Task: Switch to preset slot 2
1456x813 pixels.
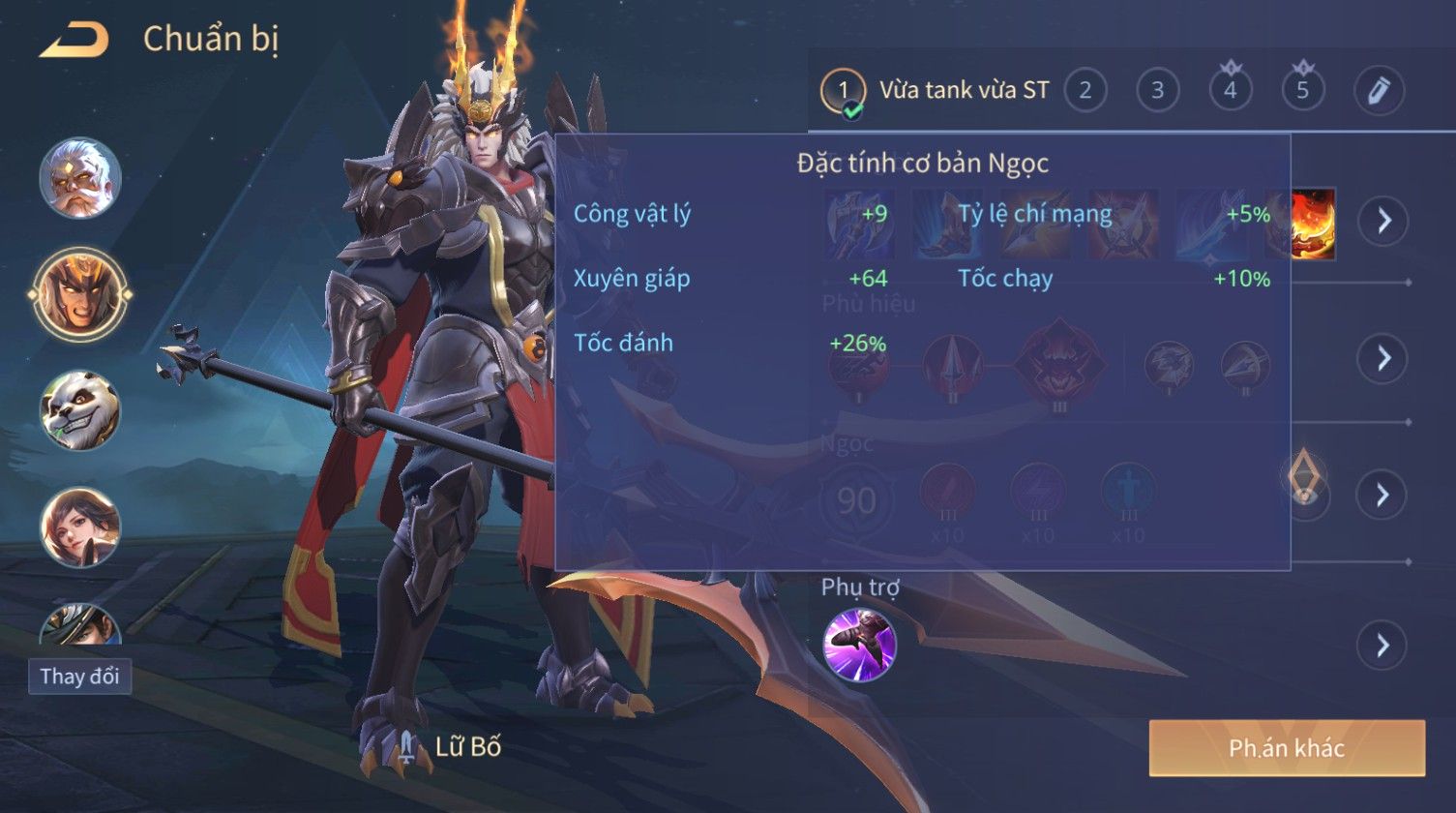Action: click(1085, 91)
